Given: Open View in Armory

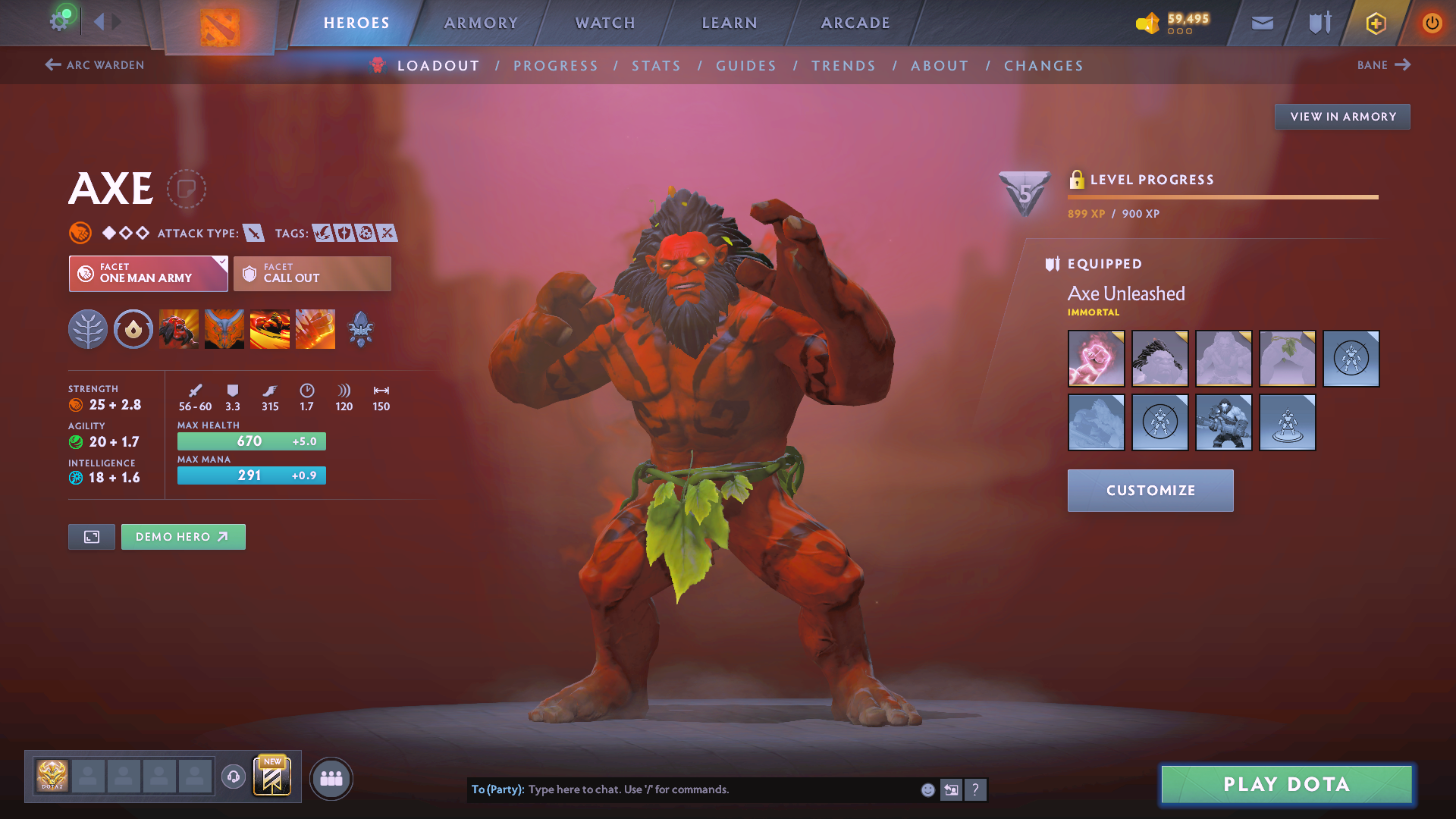Looking at the screenshot, I should click(1342, 117).
